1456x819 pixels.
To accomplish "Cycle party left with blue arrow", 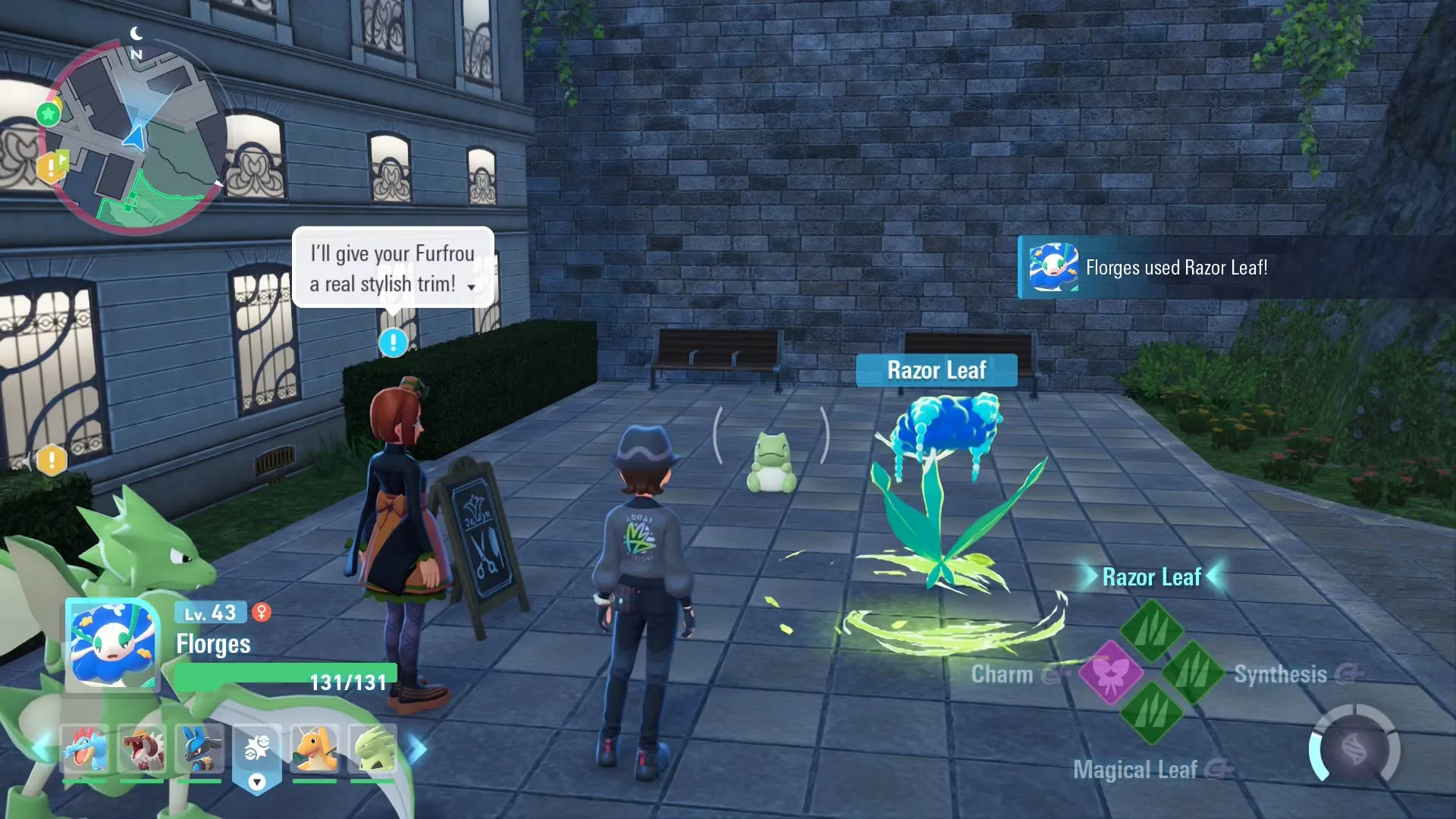I will coord(39,749).
